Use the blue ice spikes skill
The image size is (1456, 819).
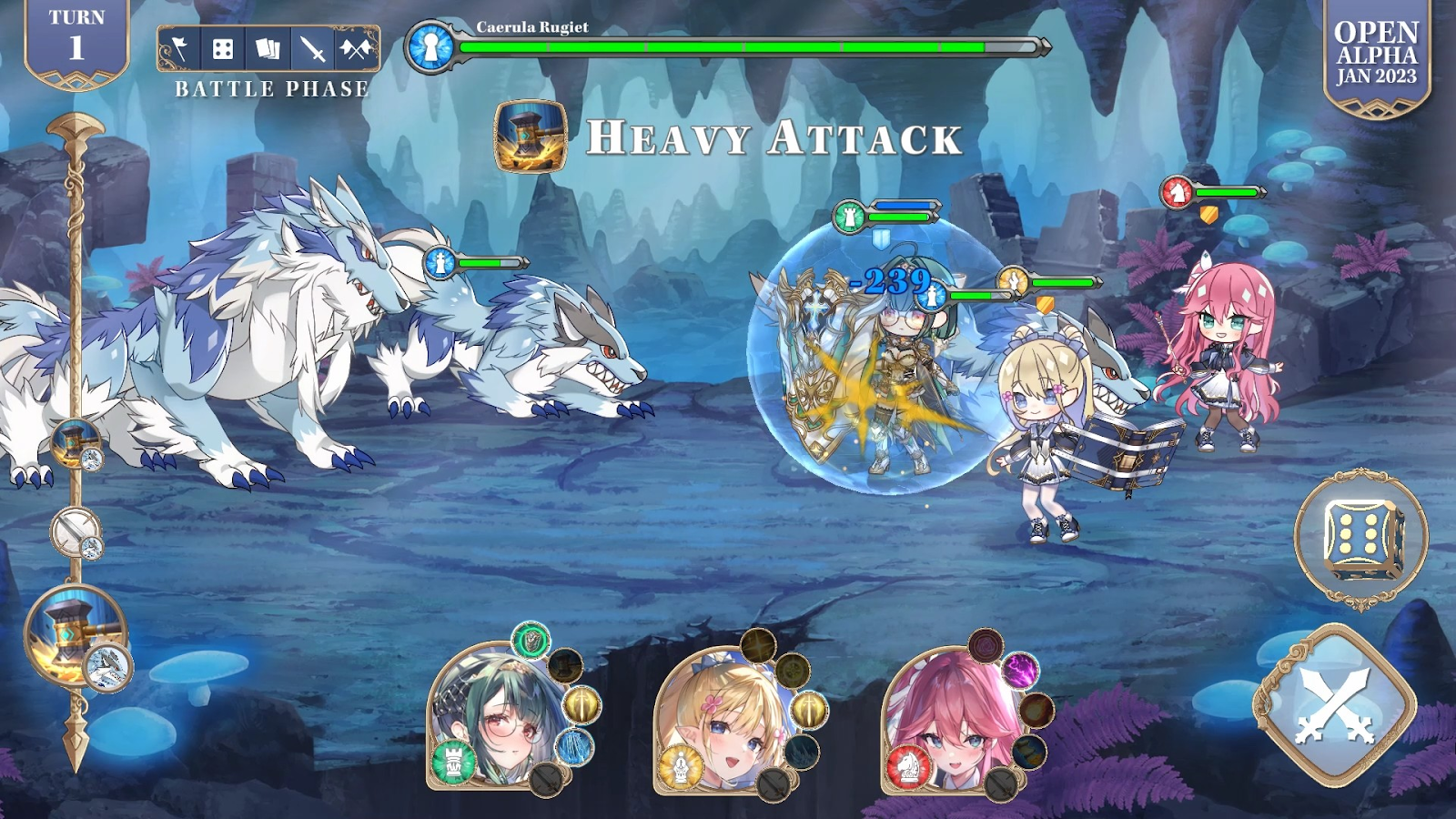tap(574, 747)
